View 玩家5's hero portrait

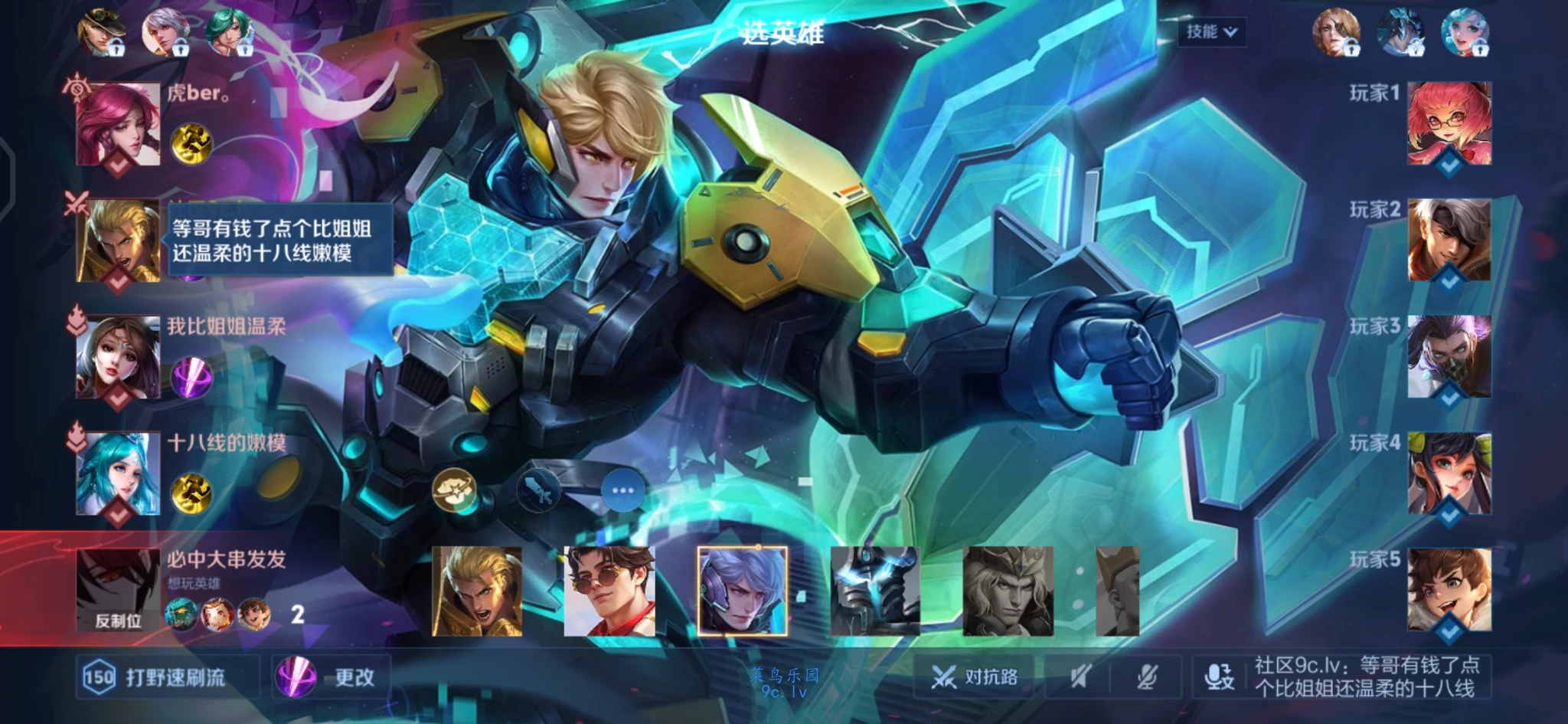tap(1449, 588)
